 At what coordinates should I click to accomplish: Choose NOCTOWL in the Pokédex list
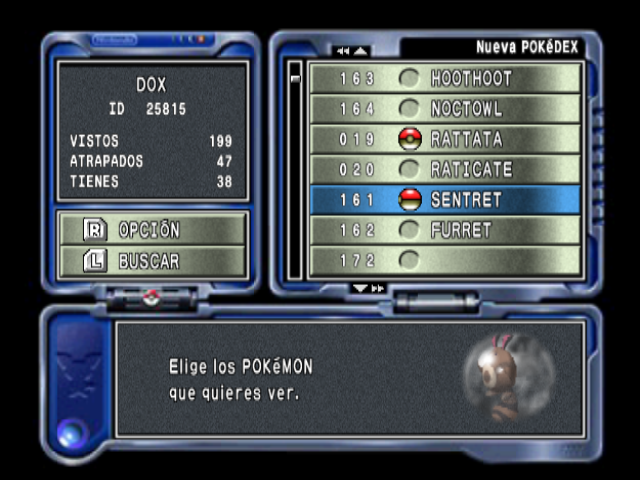445,108
